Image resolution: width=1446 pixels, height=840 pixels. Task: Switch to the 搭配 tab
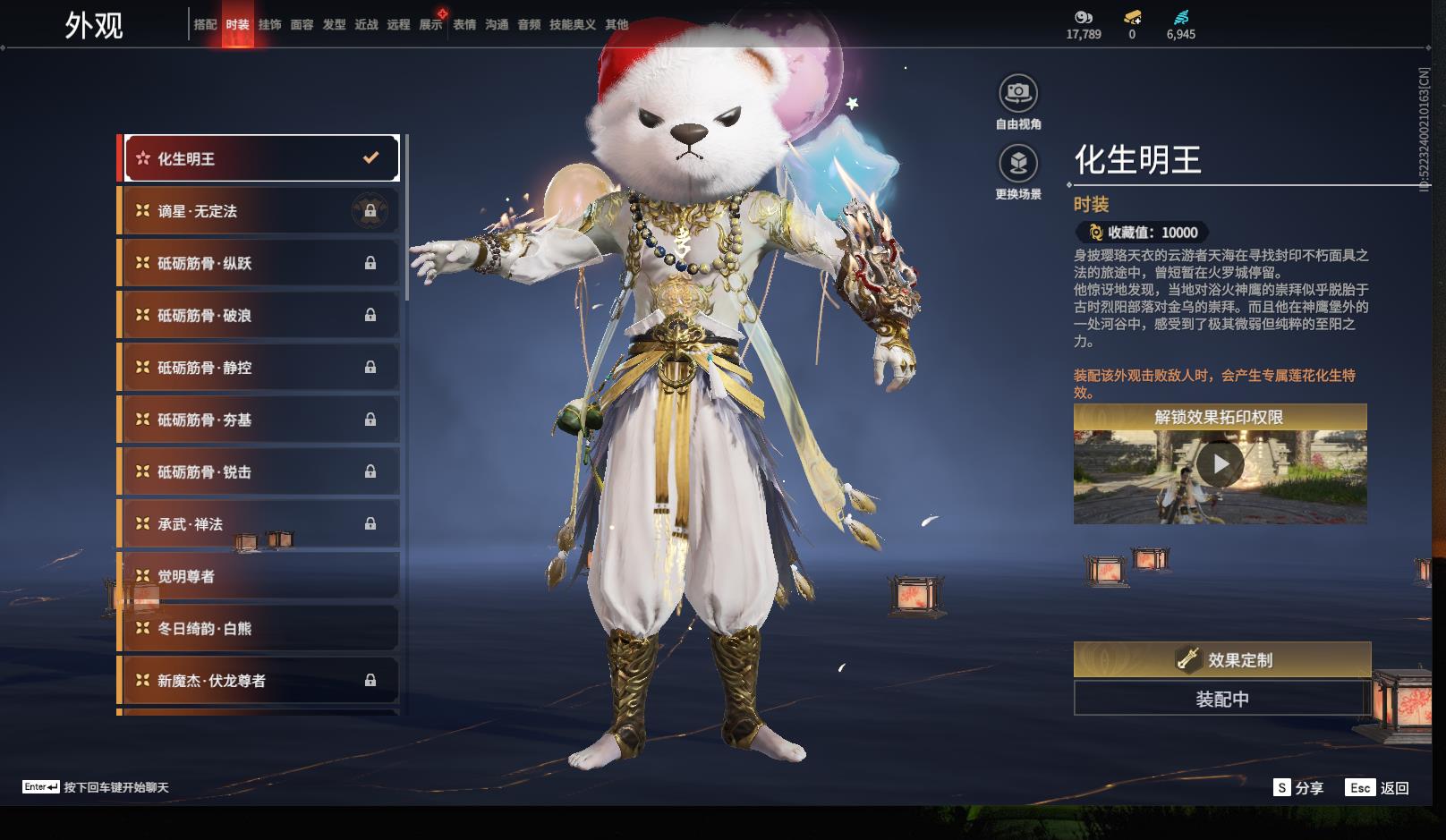click(x=205, y=25)
